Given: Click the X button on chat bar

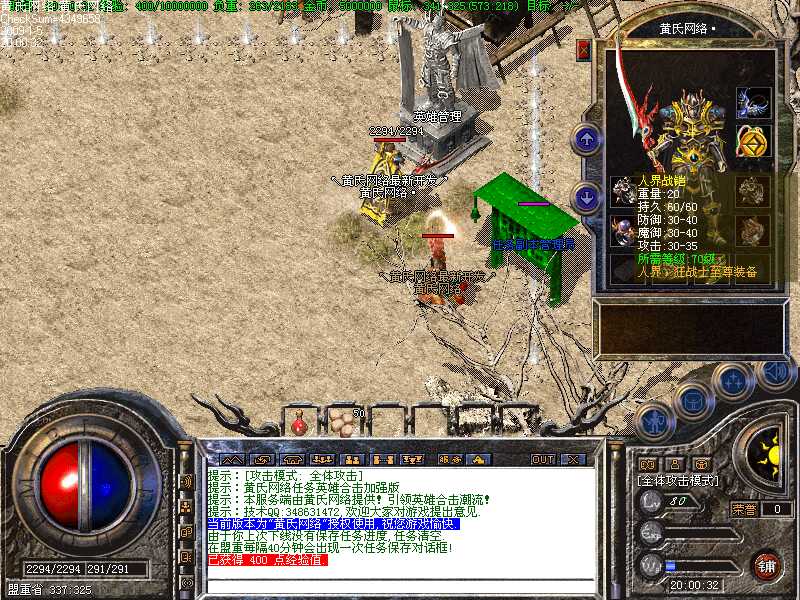Looking at the screenshot, I should [x=572, y=459].
